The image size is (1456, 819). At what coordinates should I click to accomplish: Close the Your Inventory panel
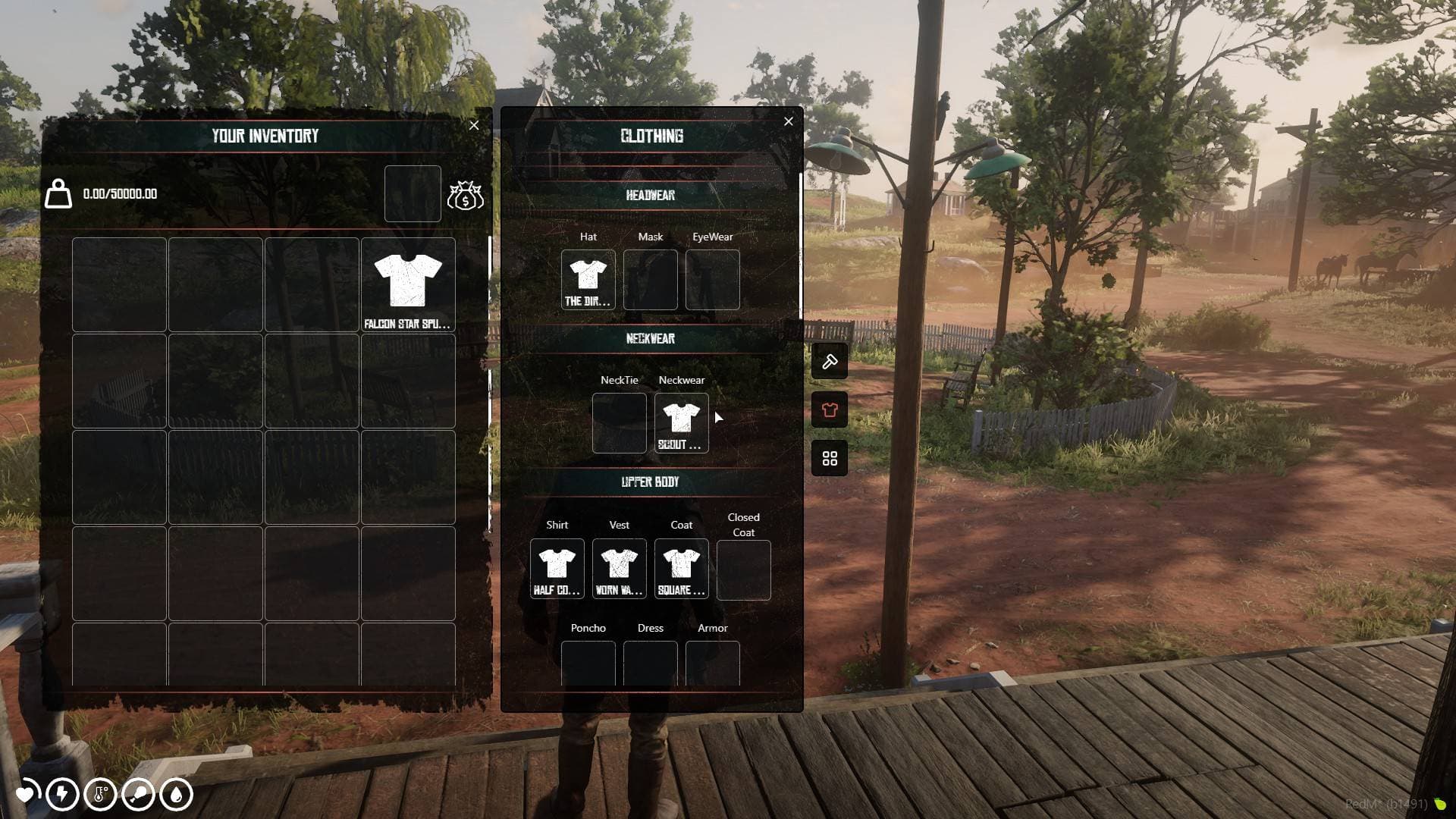tap(474, 126)
